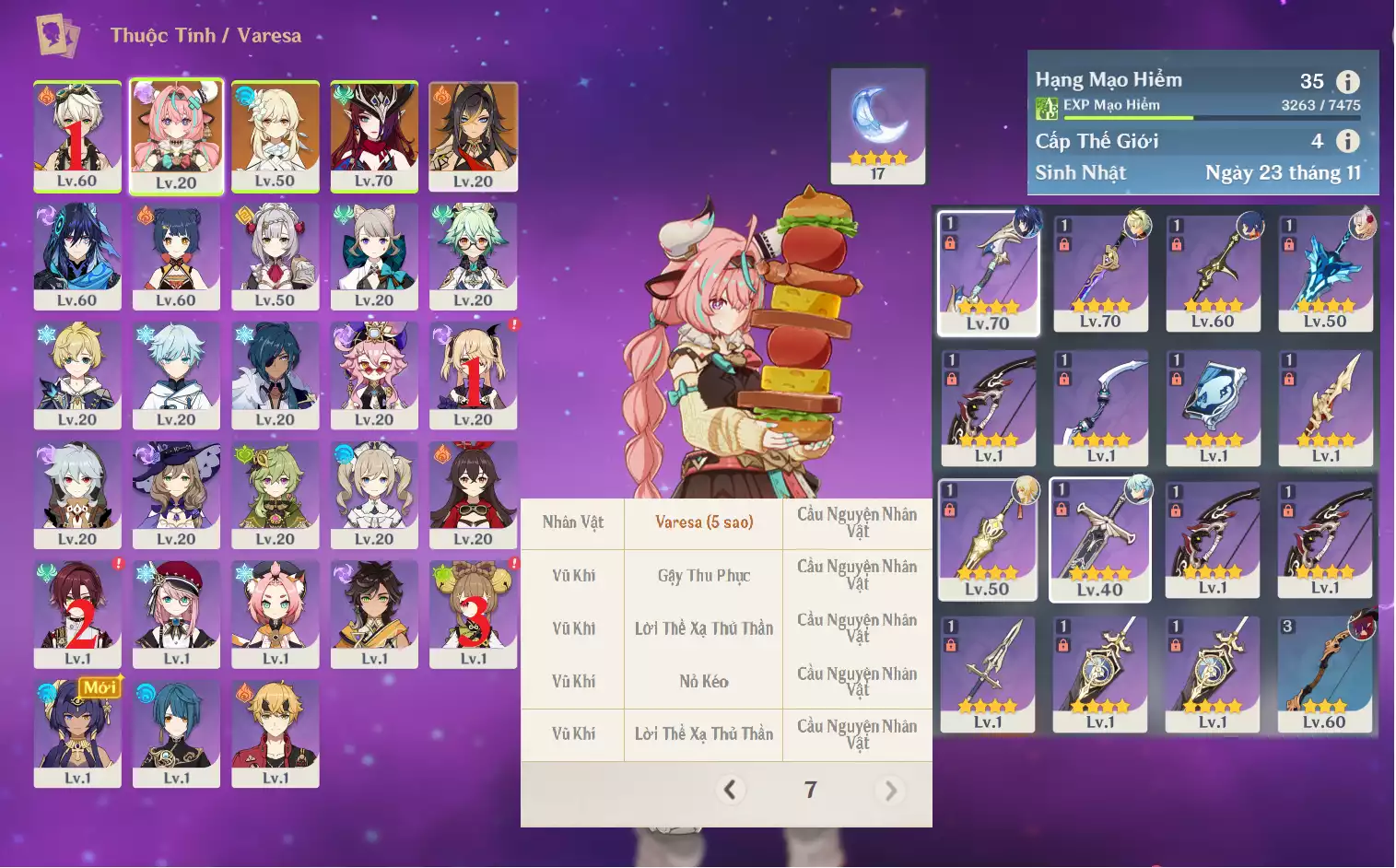Image resolution: width=1396 pixels, height=868 pixels.
Task: Click the crescent moon item card
Action: click(x=877, y=125)
